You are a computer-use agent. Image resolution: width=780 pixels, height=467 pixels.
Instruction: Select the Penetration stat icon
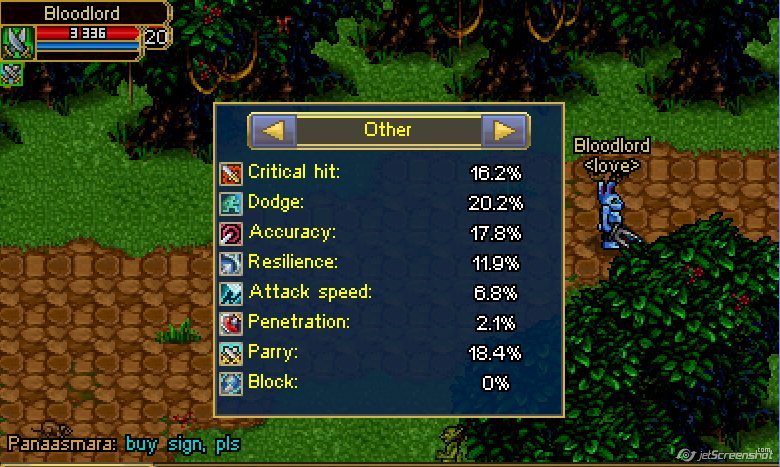click(x=231, y=323)
